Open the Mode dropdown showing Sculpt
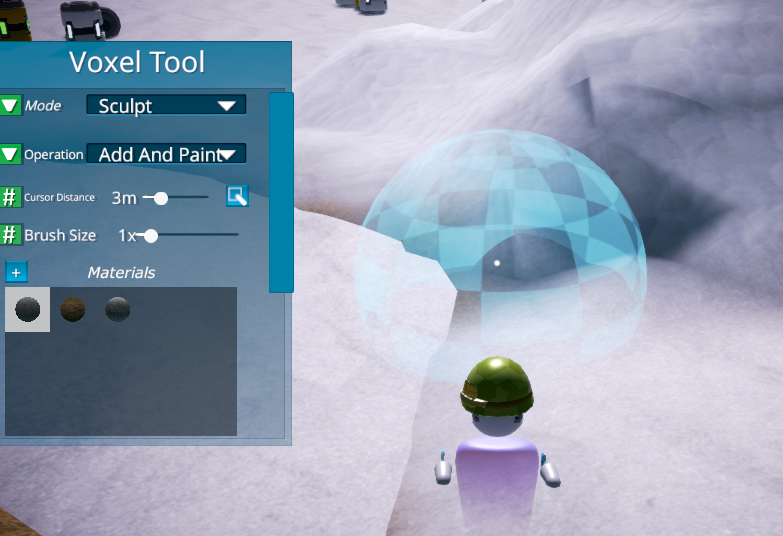 166,105
